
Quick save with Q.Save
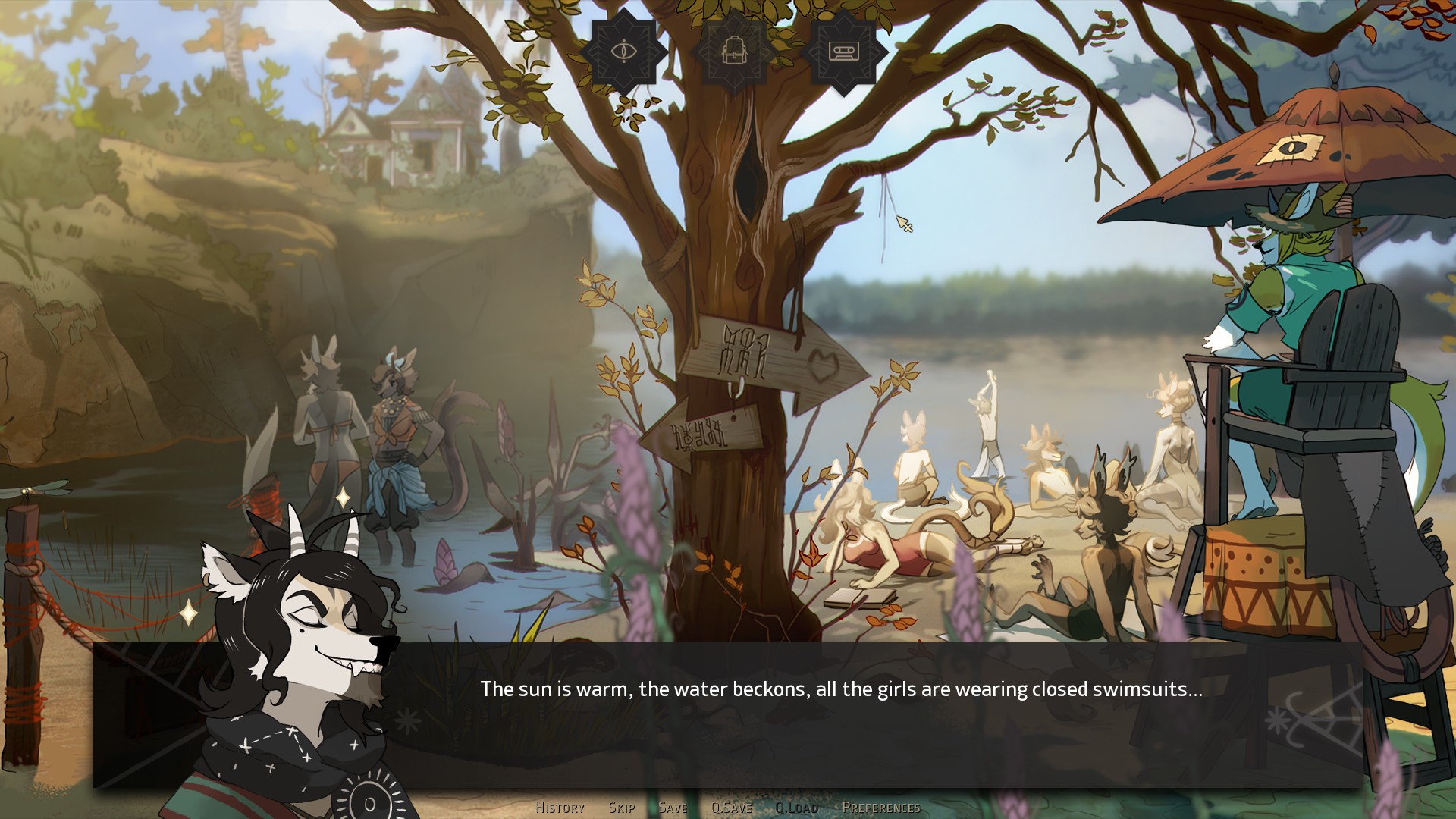[x=731, y=808]
